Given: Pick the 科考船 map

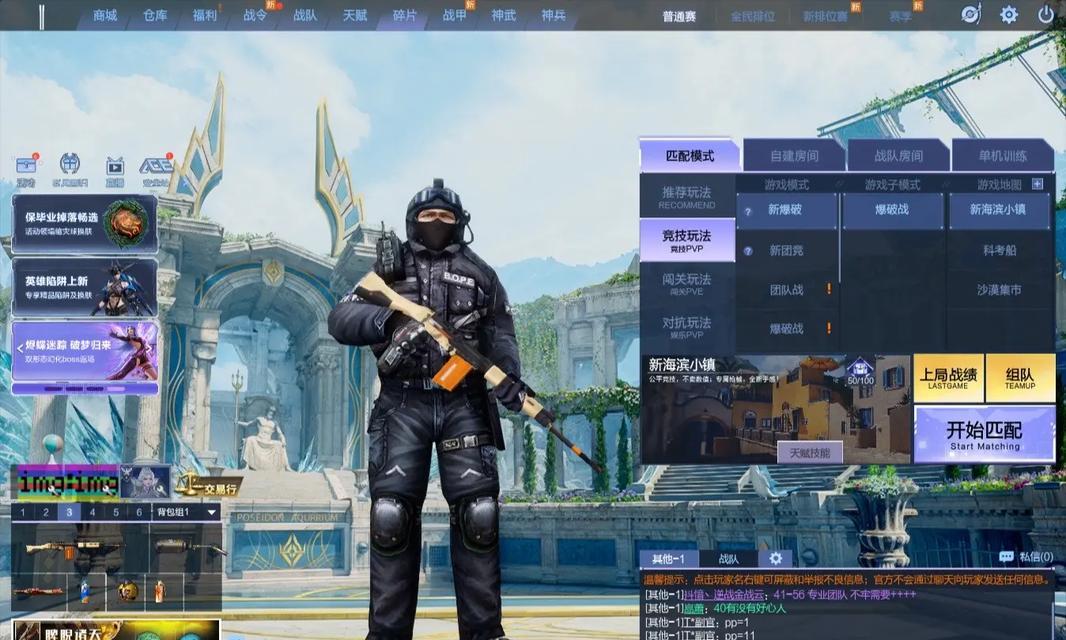Looking at the screenshot, I should tap(998, 250).
